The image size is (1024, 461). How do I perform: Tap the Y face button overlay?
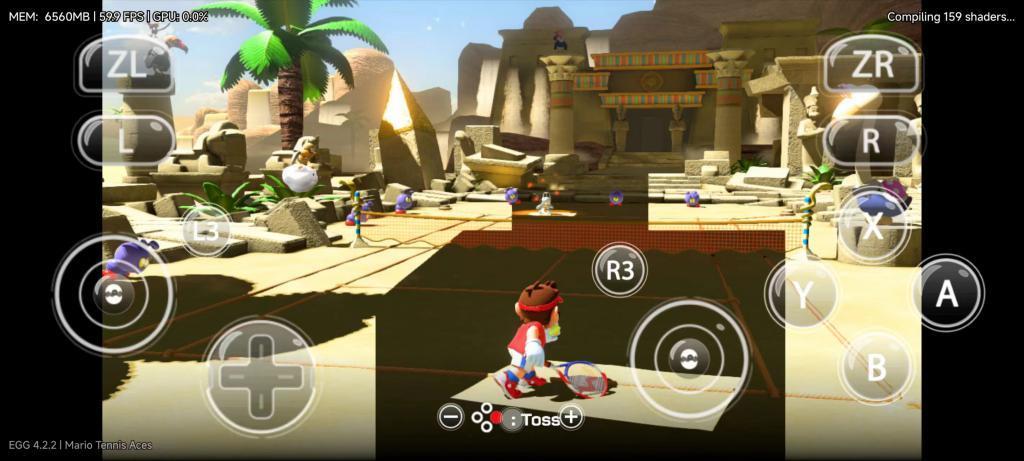pos(802,294)
